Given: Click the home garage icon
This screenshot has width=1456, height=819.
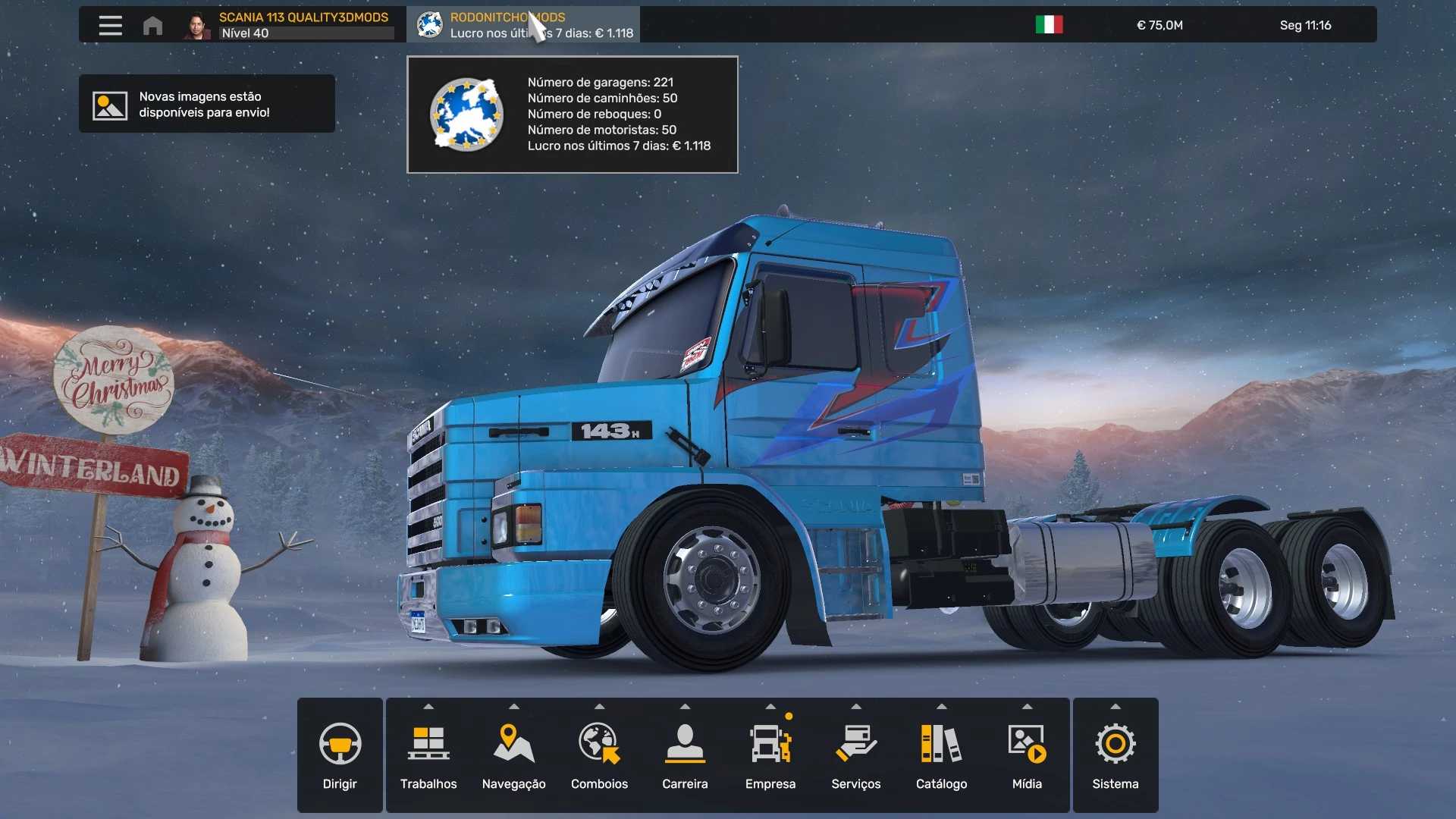Looking at the screenshot, I should [x=152, y=26].
